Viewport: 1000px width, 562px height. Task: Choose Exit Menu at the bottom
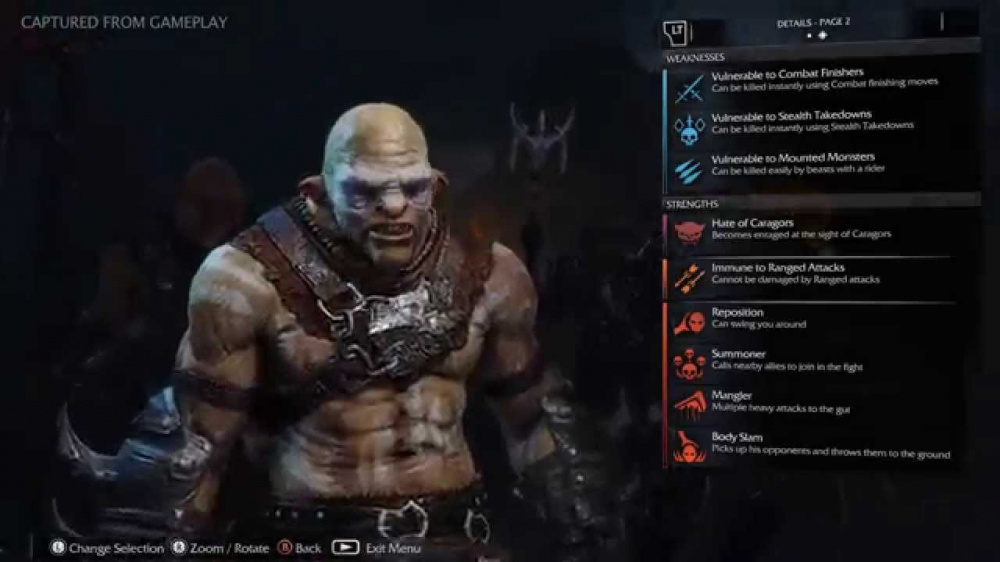coord(380,548)
